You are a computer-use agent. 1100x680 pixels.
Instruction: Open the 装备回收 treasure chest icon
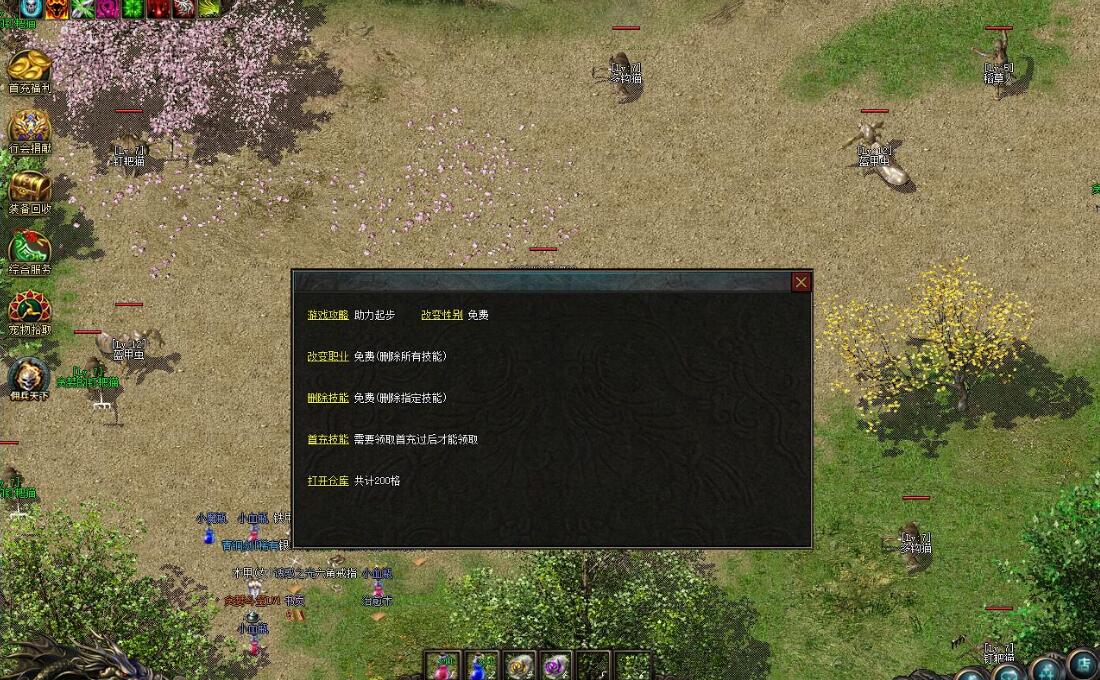point(30,188)
